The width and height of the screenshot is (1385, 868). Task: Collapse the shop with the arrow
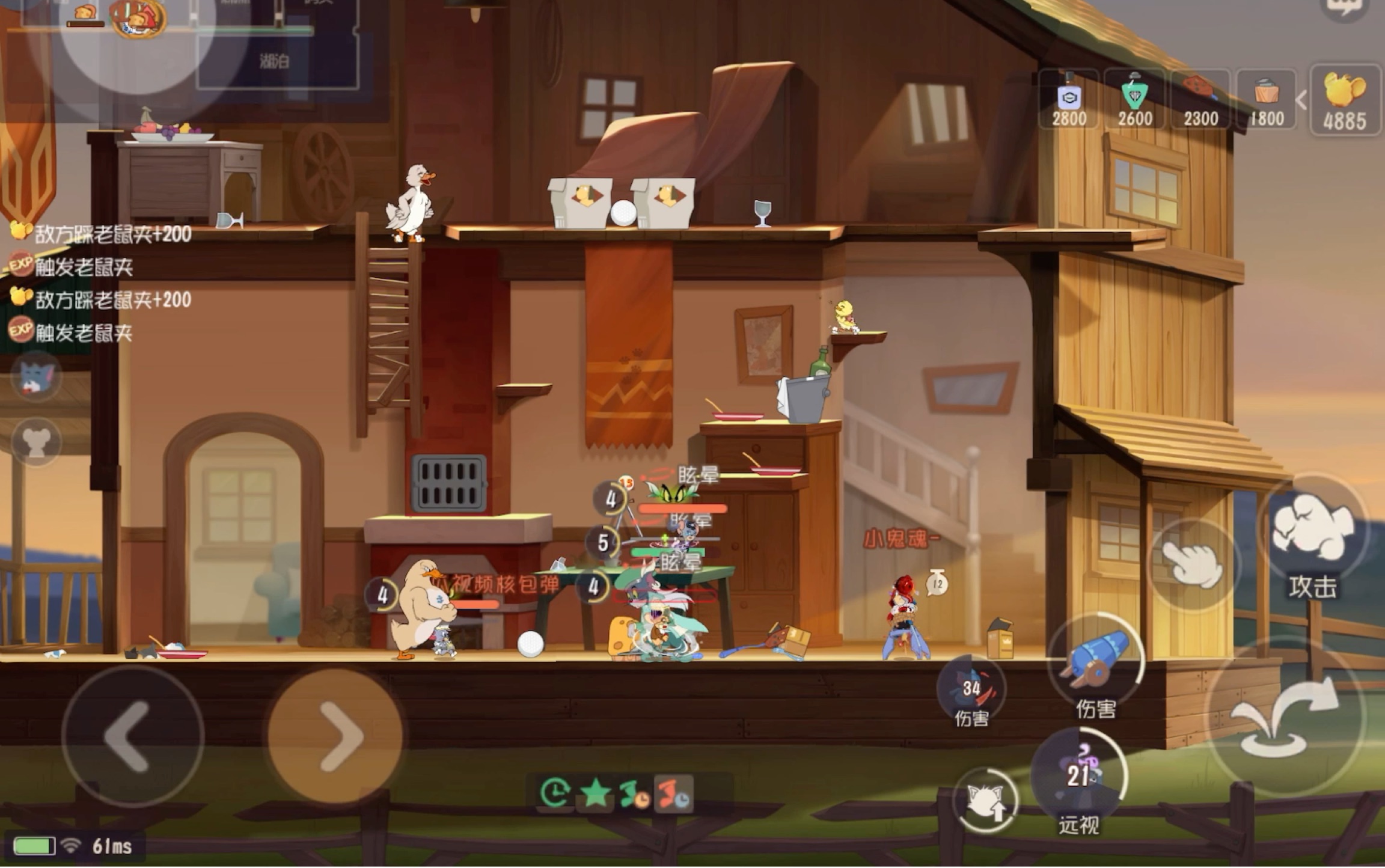click(1301, 100)
